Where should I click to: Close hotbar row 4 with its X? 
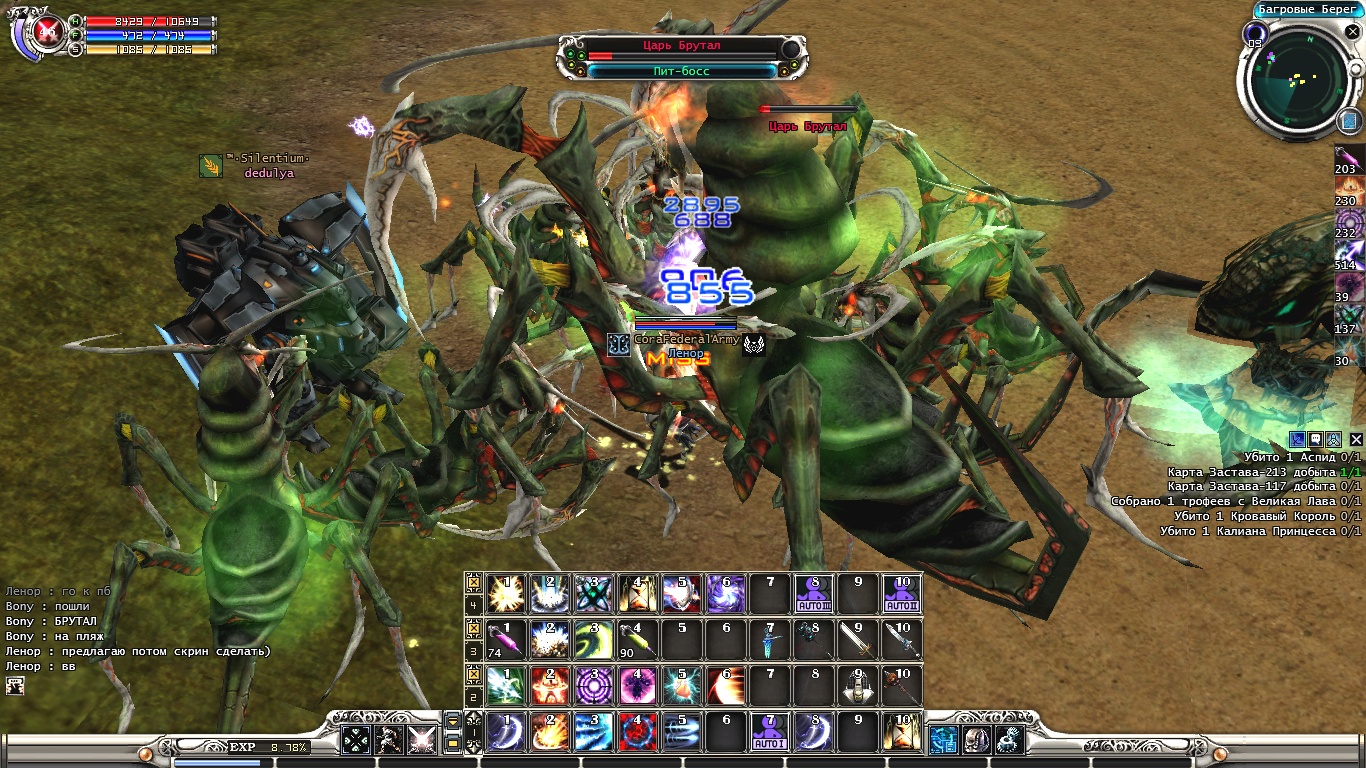pyautogui.click(x=474, y=582)
